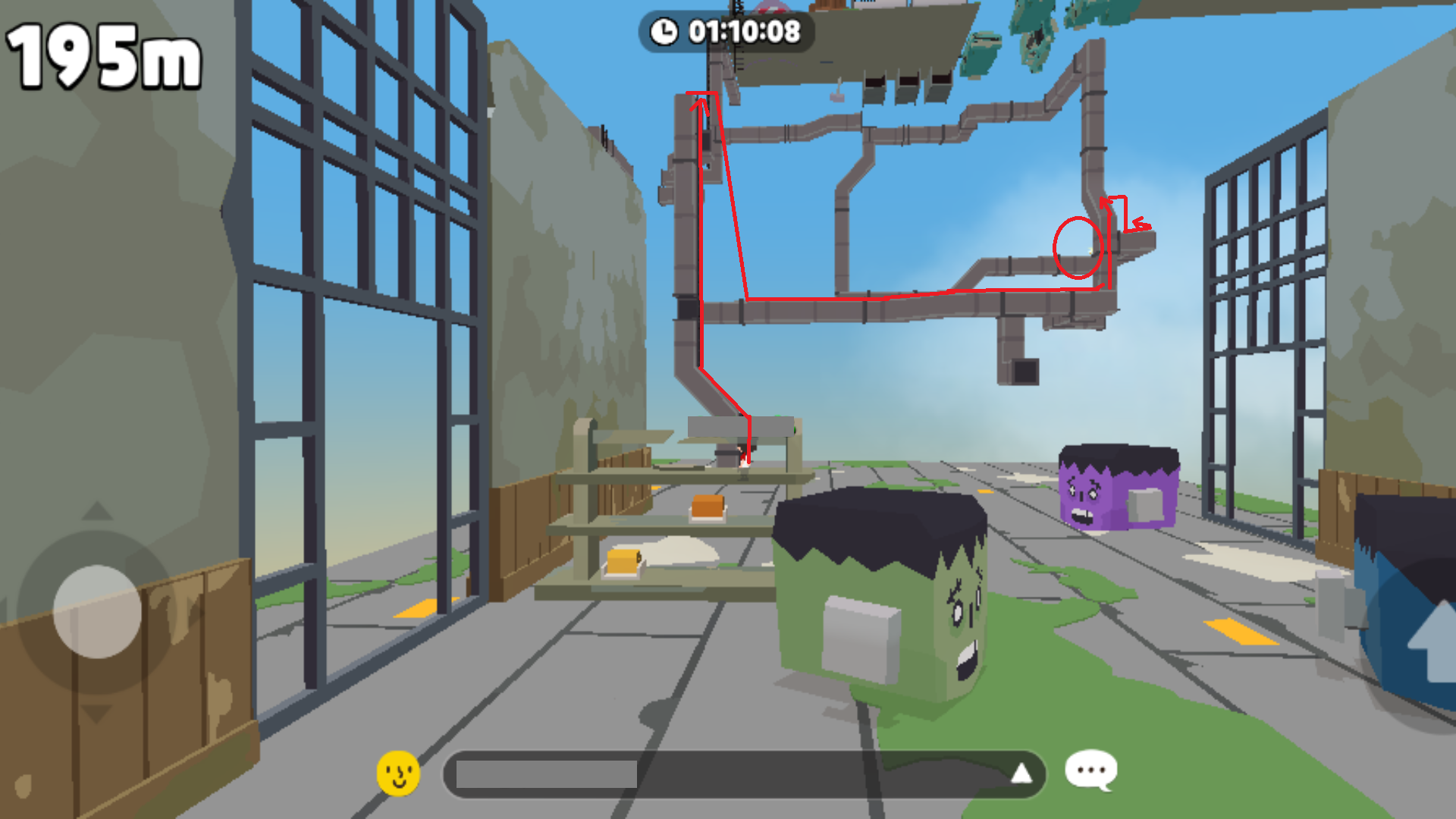This screenshot has width=1456, height=819.
Task: Open the yellow smiley emote menu
Action: (398, 773)
